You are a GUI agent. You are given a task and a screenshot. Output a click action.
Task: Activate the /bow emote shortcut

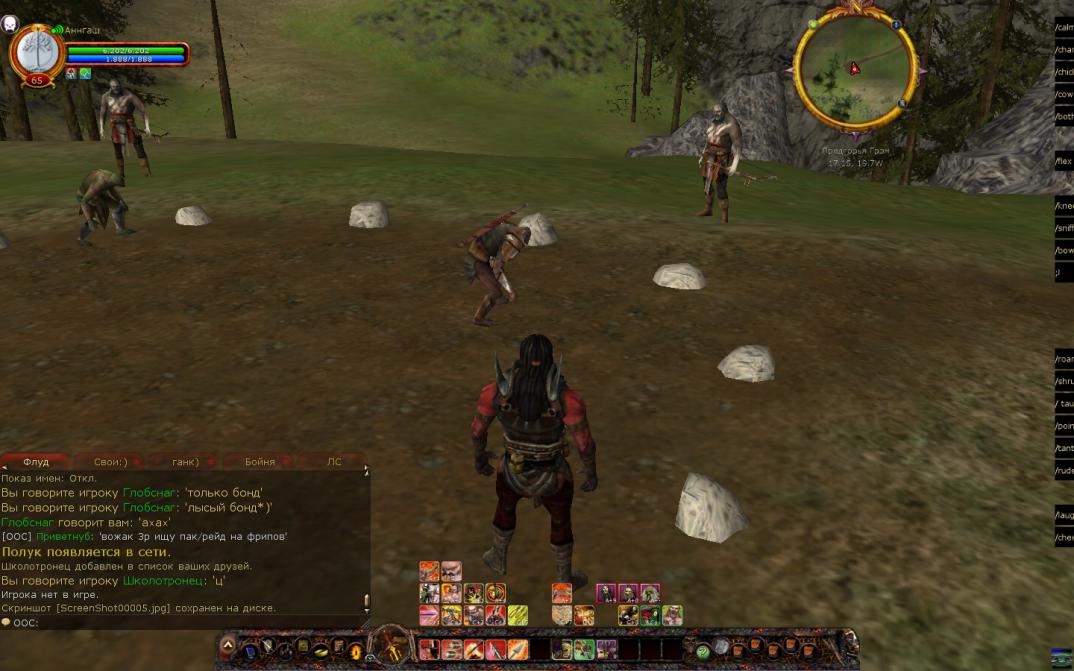(1064, 250)
